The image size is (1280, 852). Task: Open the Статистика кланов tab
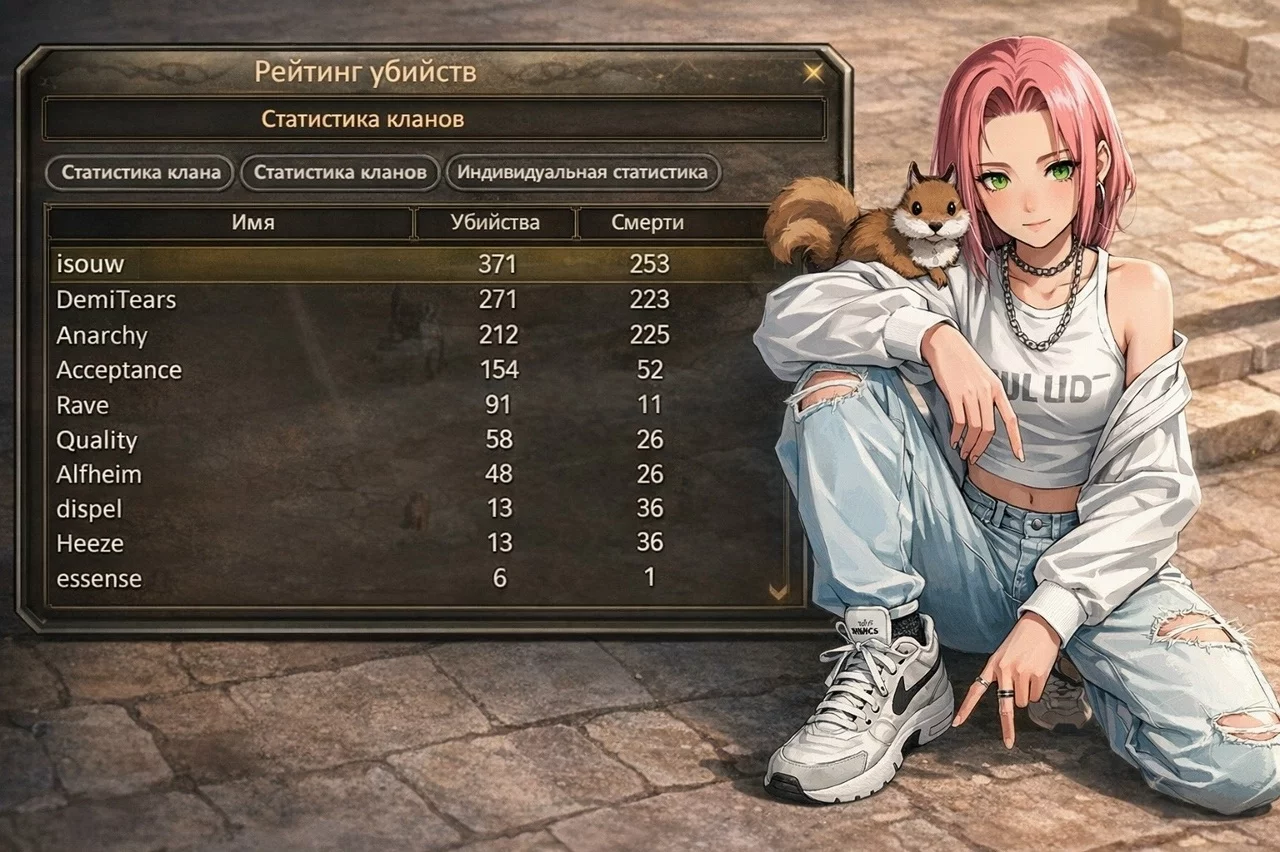[x=340, y=172]
